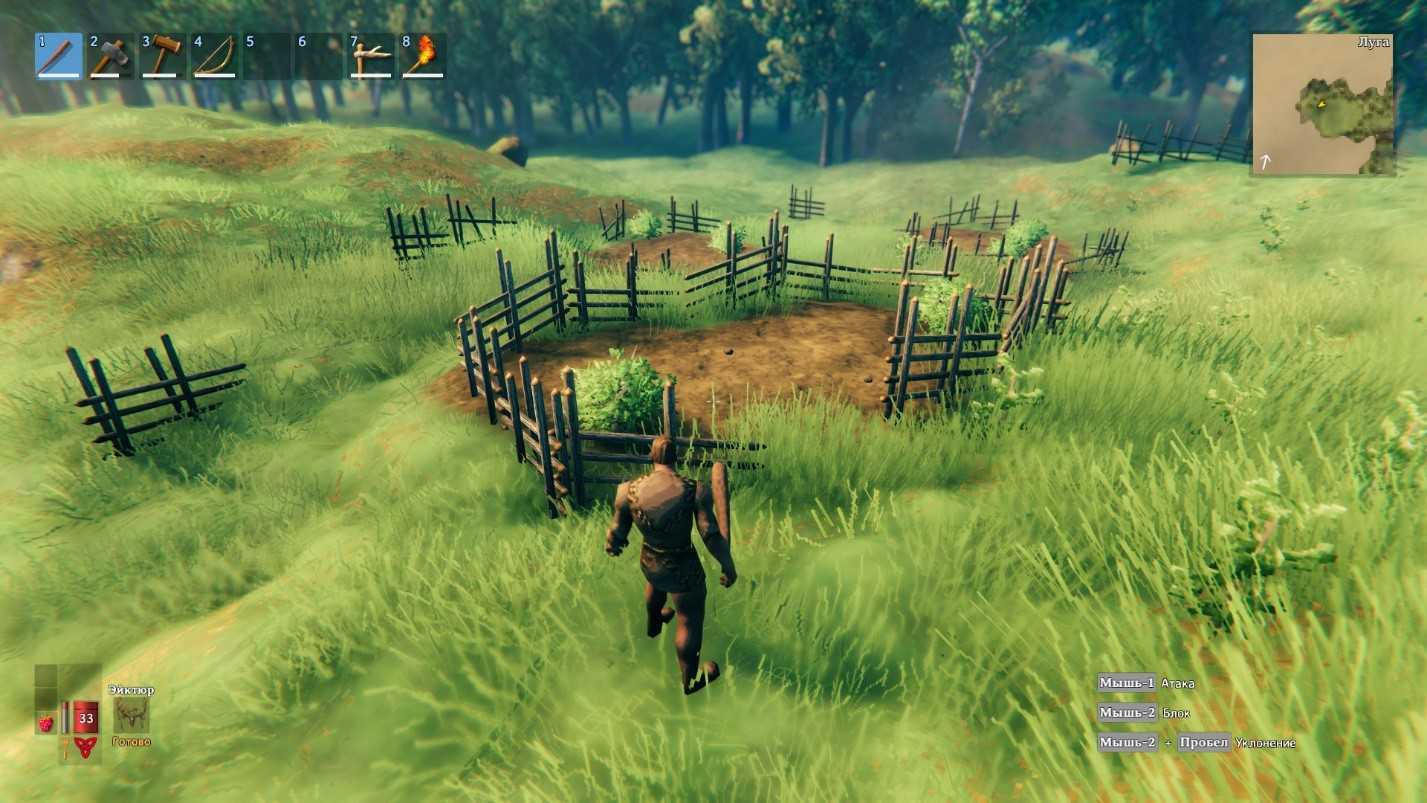Select the bow in the hotbar
The image size is (1427, 803).
pos(215,56)
